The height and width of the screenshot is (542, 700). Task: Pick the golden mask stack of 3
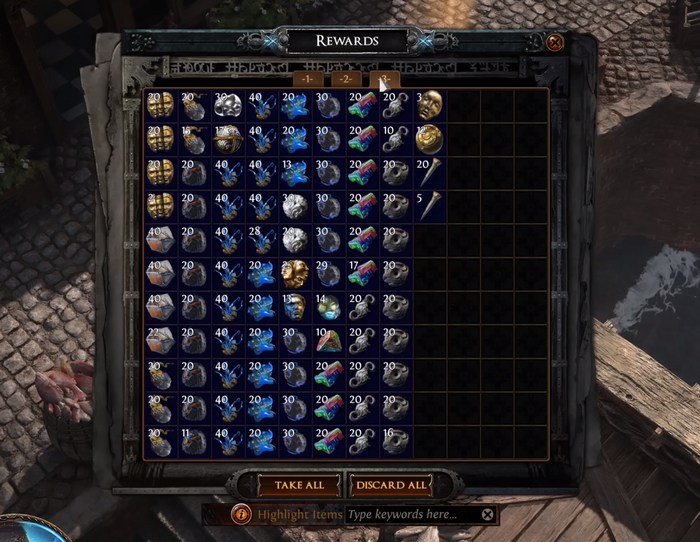pyautogui.click(x=430, y=105)
